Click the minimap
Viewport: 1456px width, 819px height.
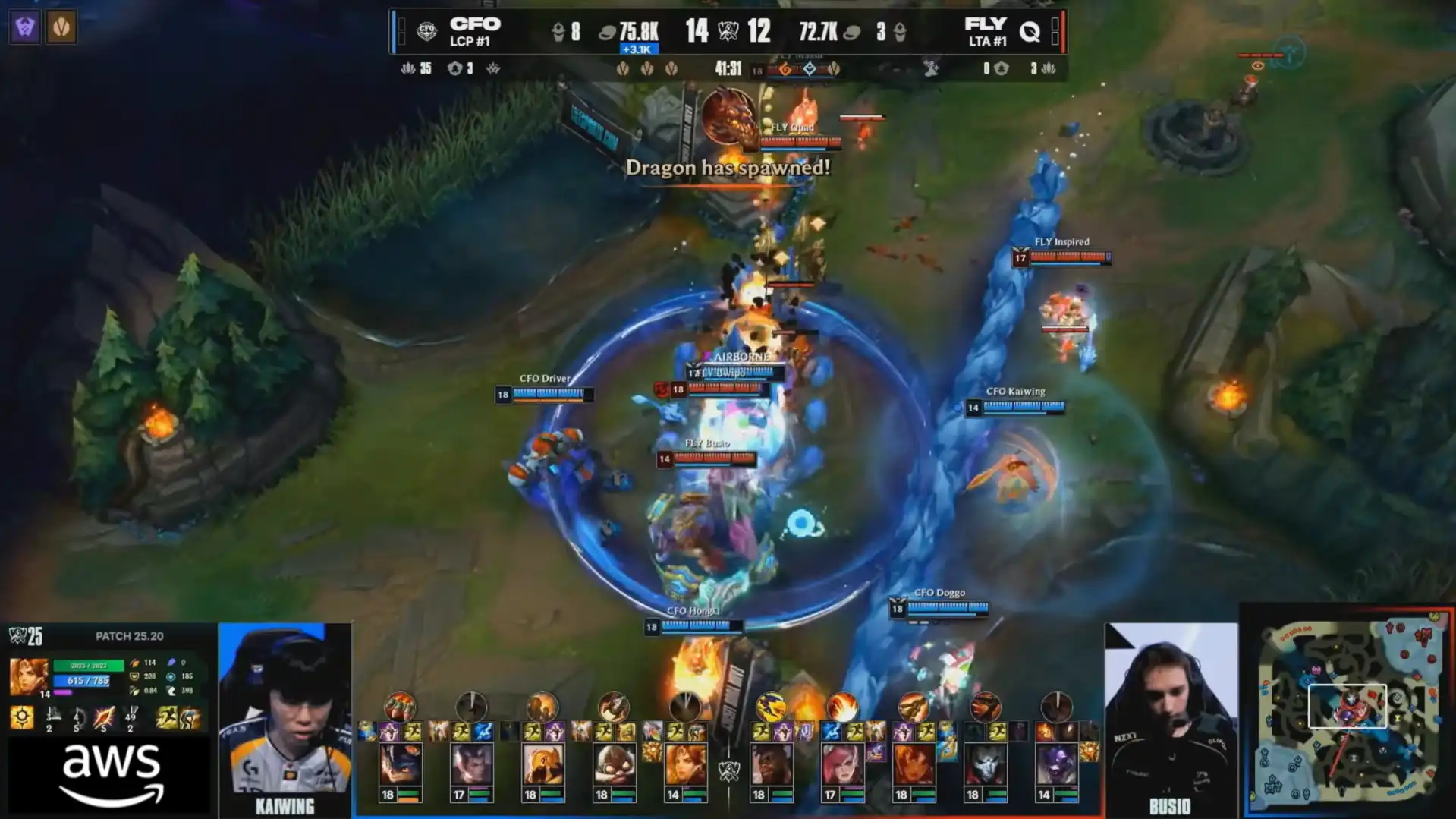(x=1348, y=711)
